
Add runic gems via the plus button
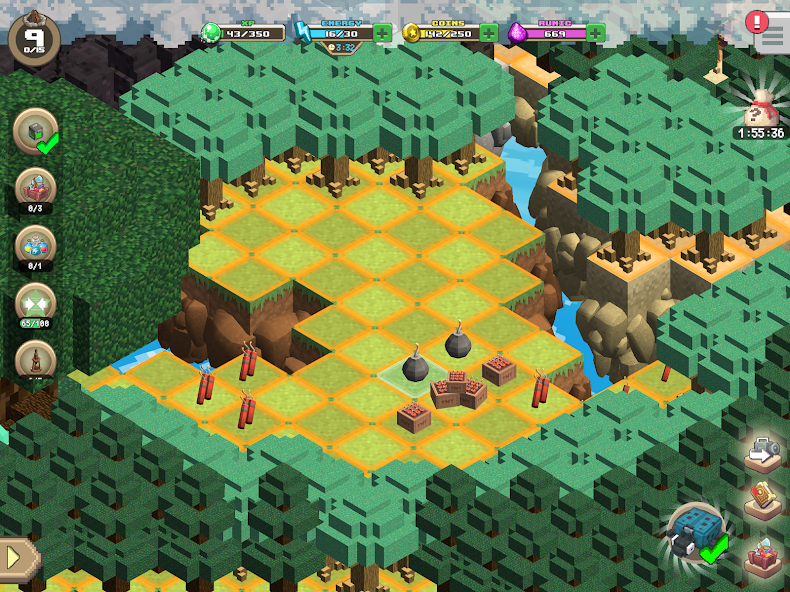(x=596, y=33)
